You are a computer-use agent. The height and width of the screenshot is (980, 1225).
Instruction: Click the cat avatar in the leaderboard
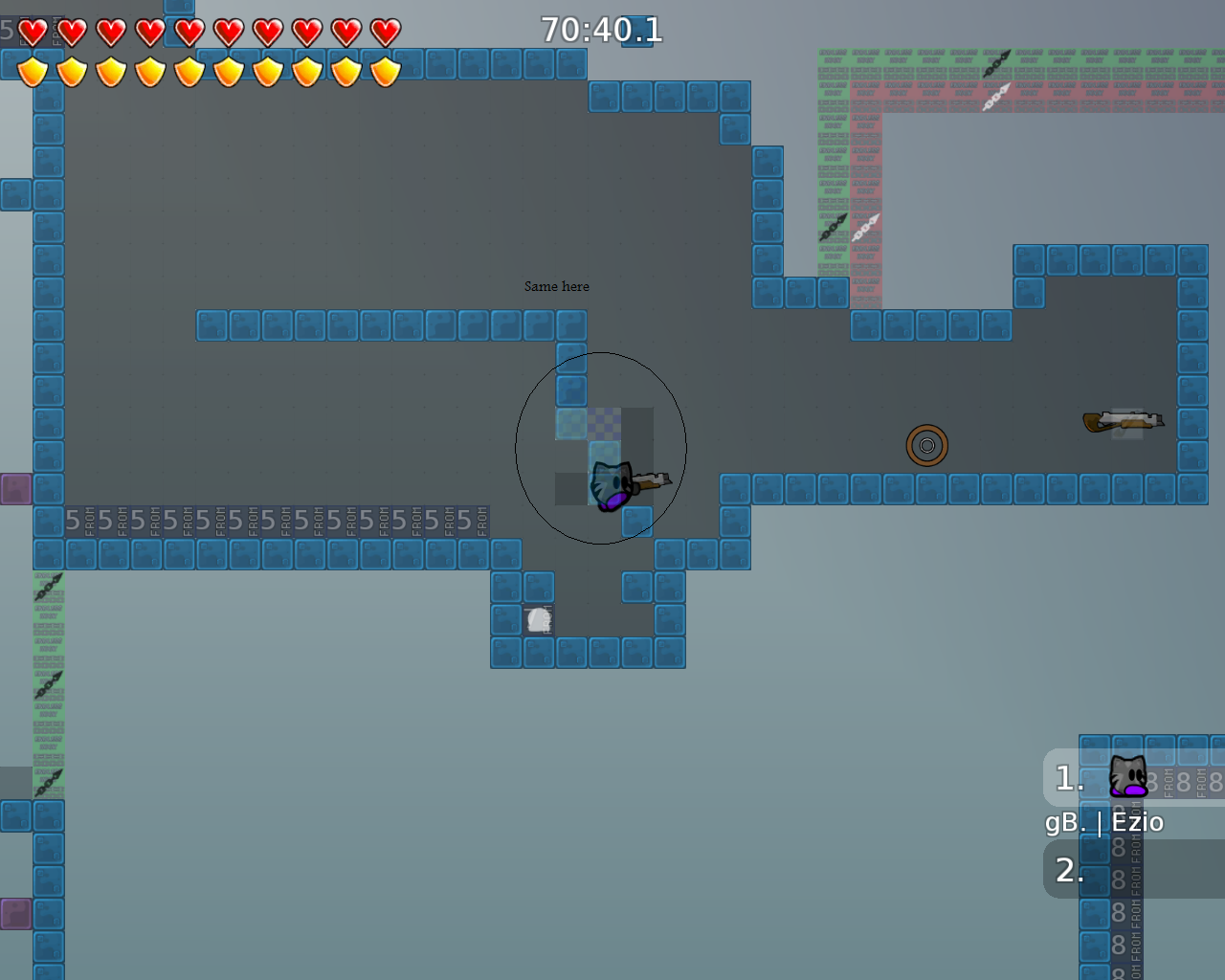(x=1127, y=776)
